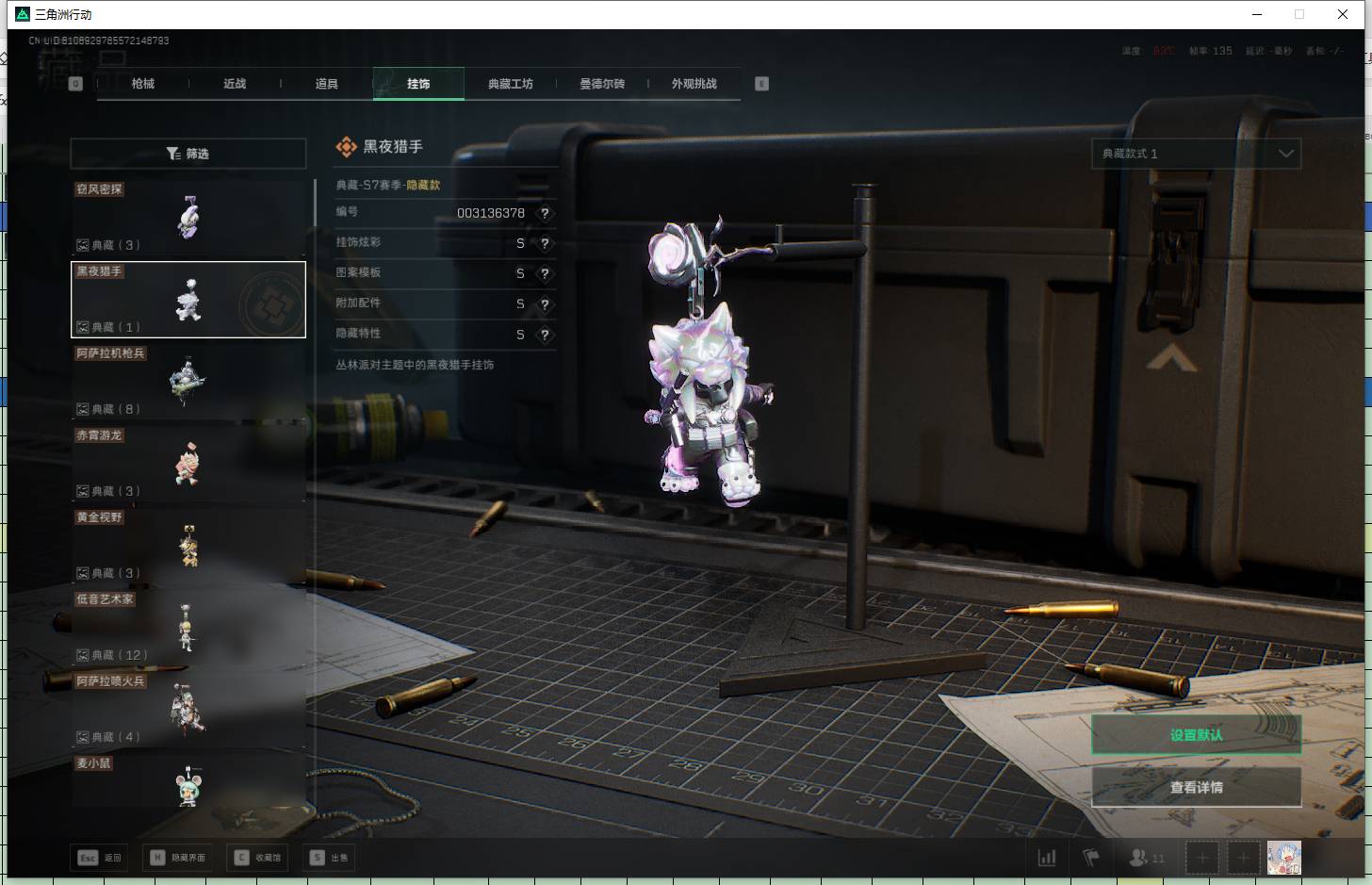Image resolution: width=1372 pixels, height=885 pixels.
Task: Select the 窃风密探 charm
Action: (188, 218)
